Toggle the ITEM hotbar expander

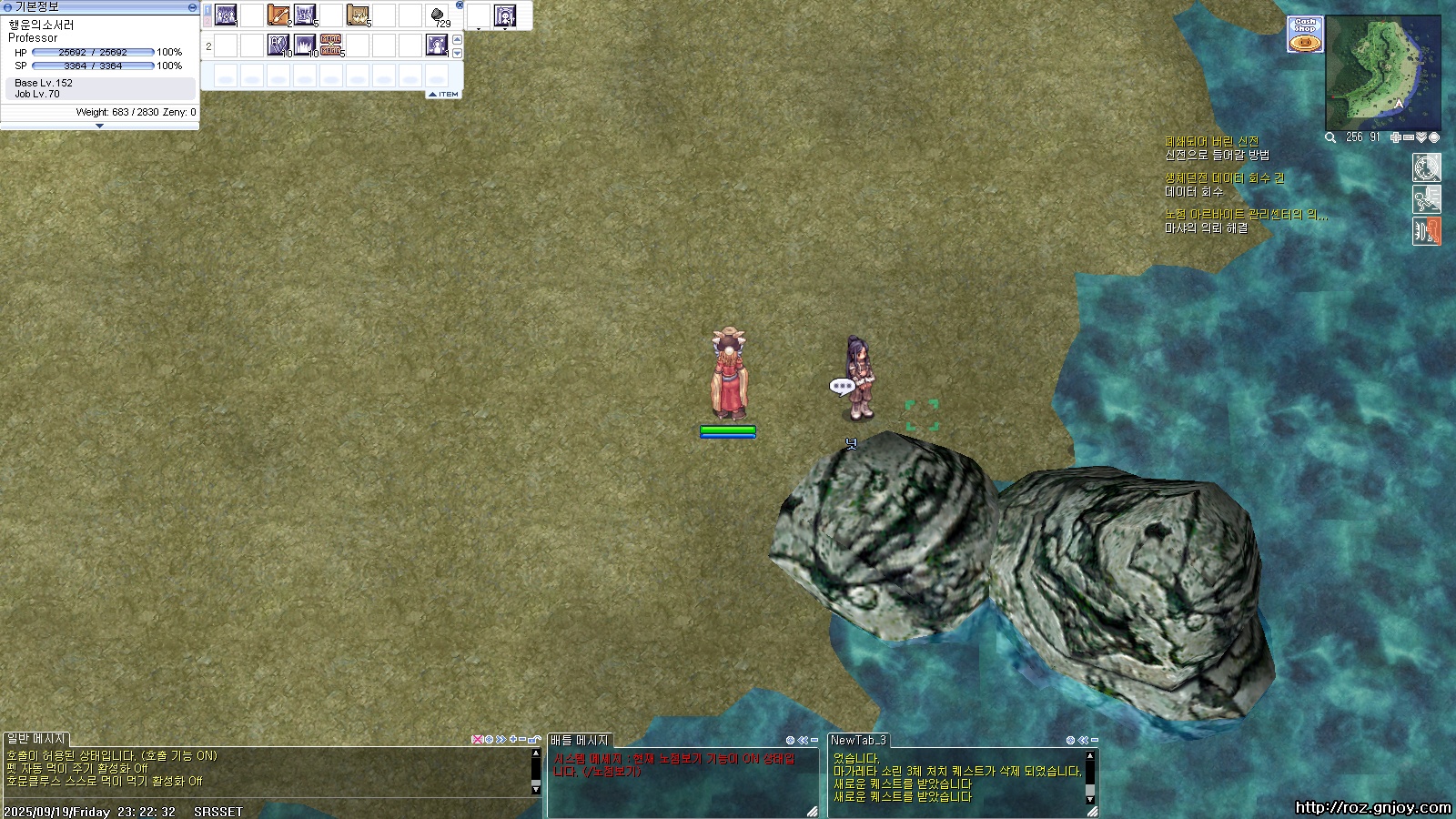click(x=444, y=94)
